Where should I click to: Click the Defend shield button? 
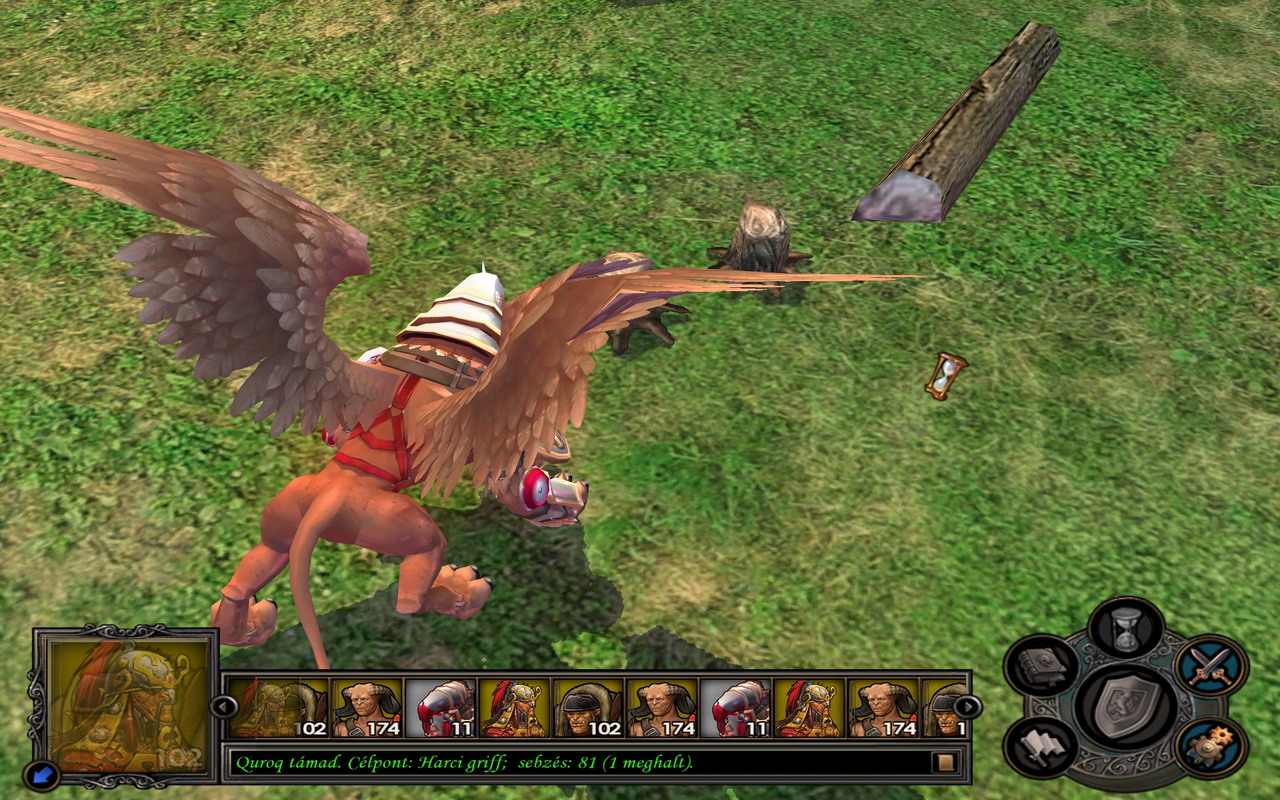1126,706
